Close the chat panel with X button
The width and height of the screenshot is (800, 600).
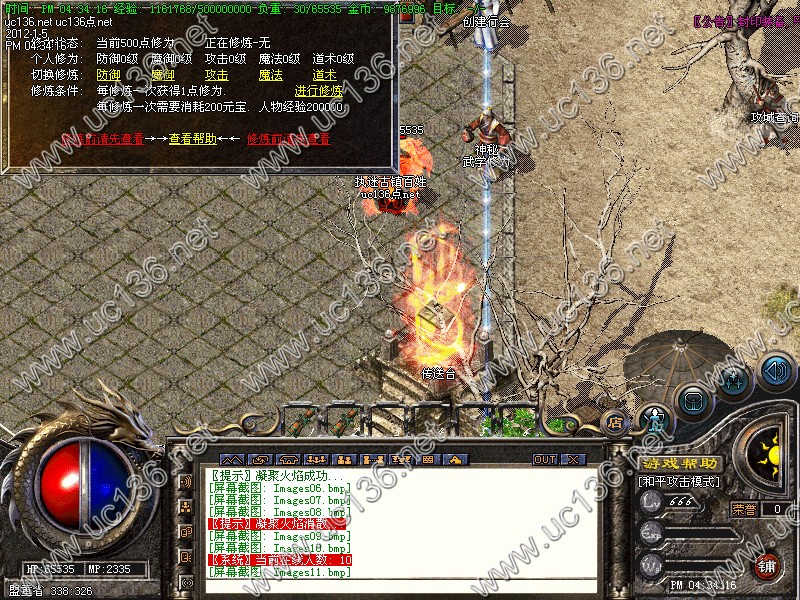[573, 459]
